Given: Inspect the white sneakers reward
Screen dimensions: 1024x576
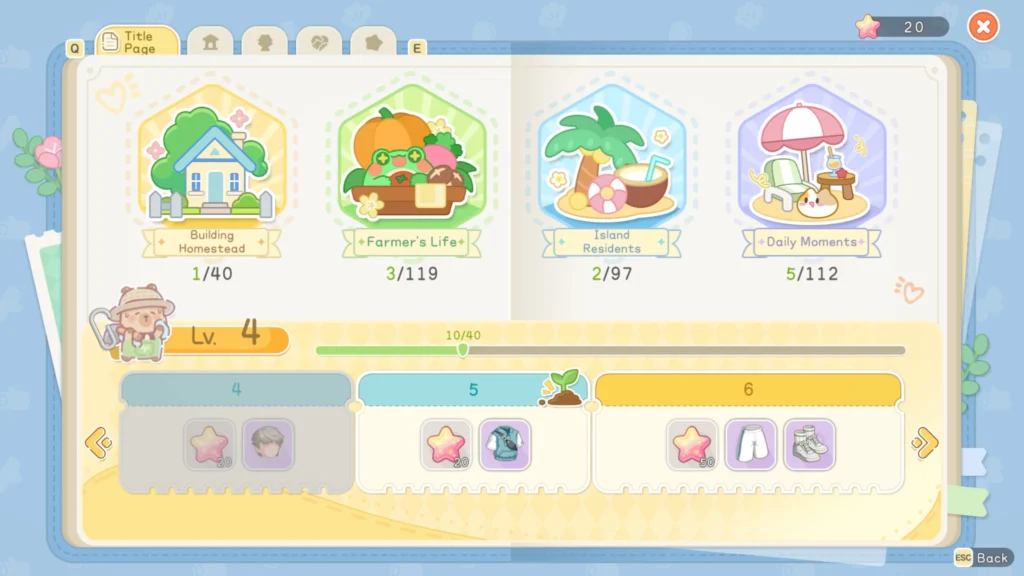Looking at the screenshot, I should point(809,444).
